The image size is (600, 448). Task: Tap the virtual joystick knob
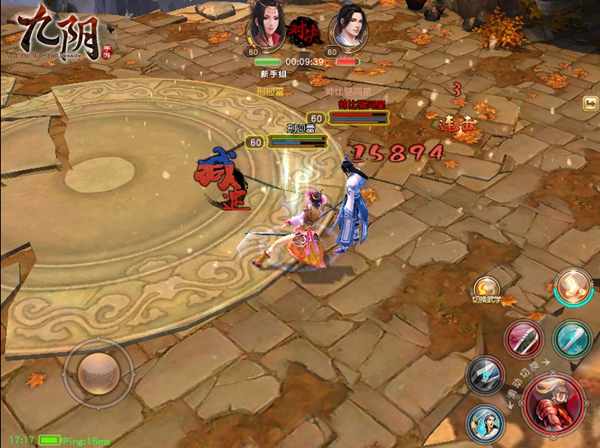pos(98,372)
